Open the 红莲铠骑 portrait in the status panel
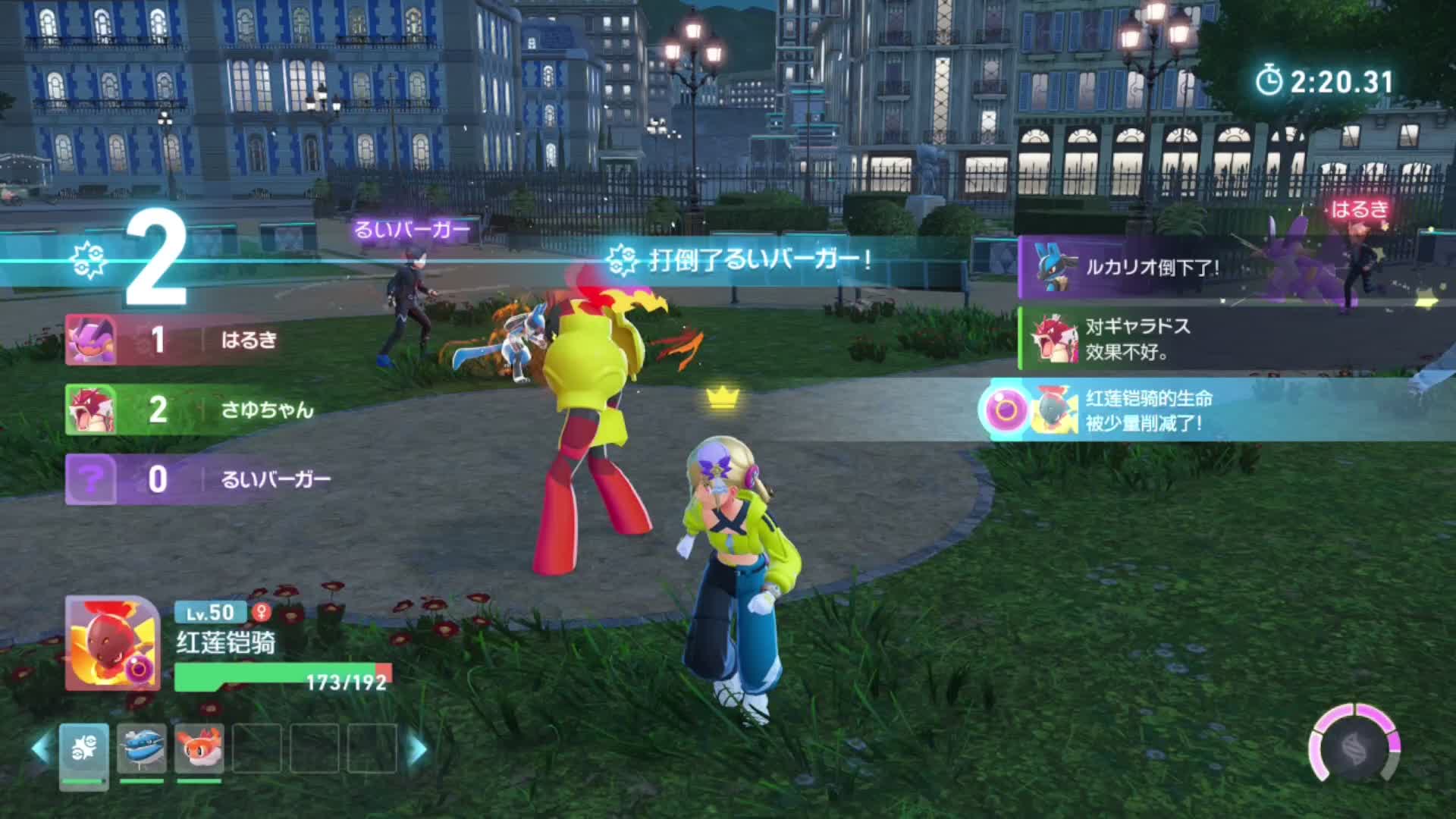Viewport: 1456px width, 819px height. (x=112, y=643)
